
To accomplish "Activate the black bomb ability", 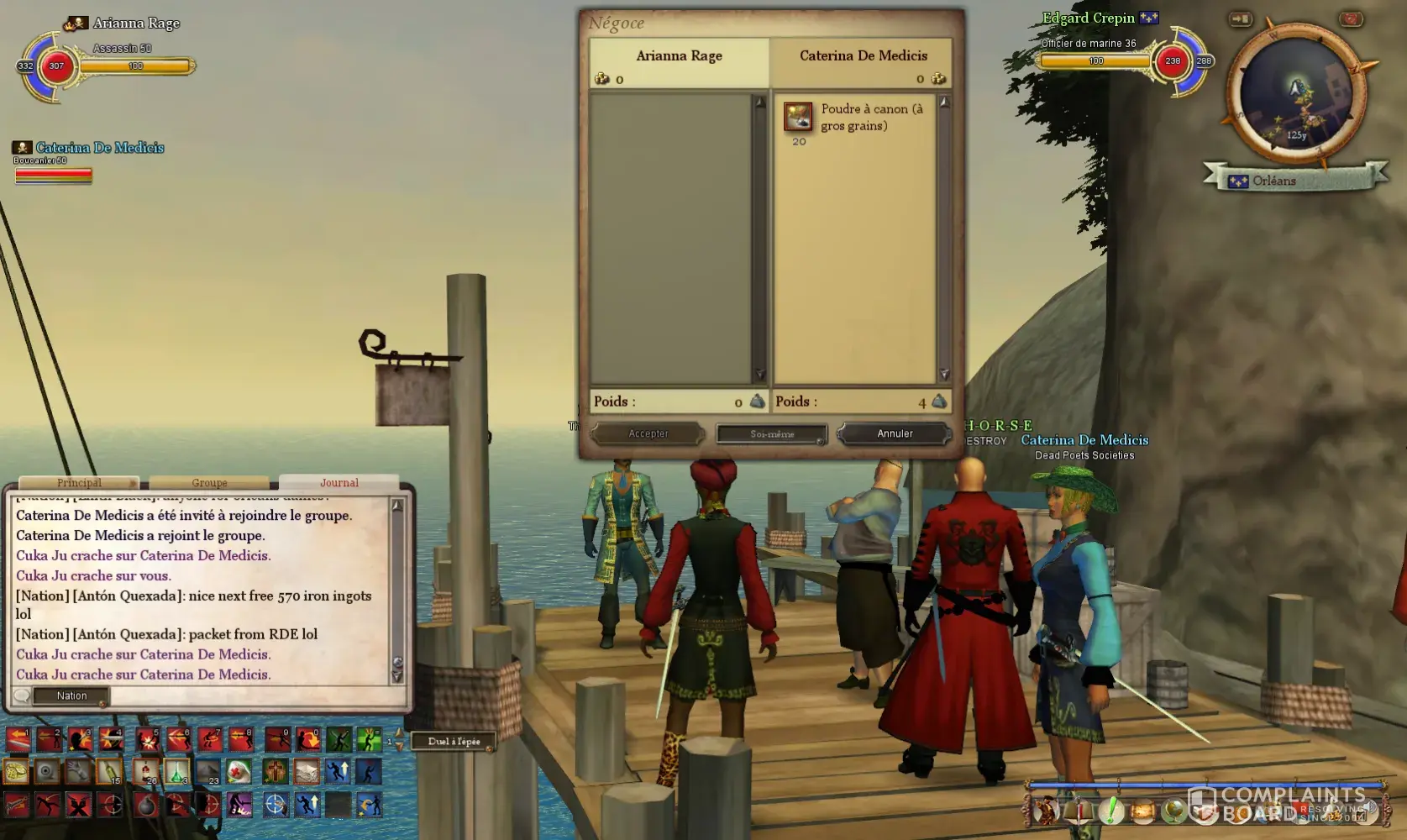I will point(145,805).
